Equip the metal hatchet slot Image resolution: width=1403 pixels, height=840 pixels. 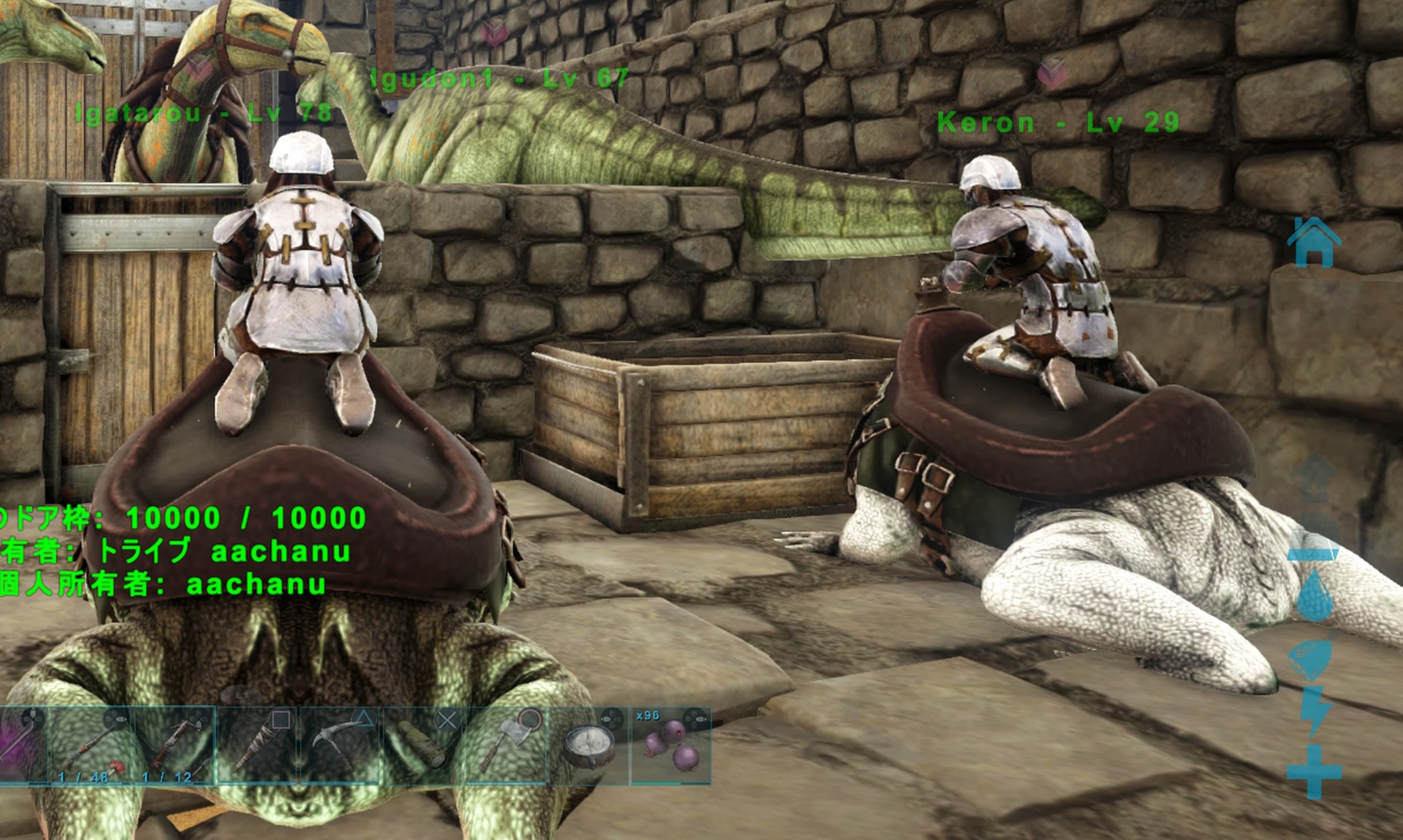pos(507,746)
